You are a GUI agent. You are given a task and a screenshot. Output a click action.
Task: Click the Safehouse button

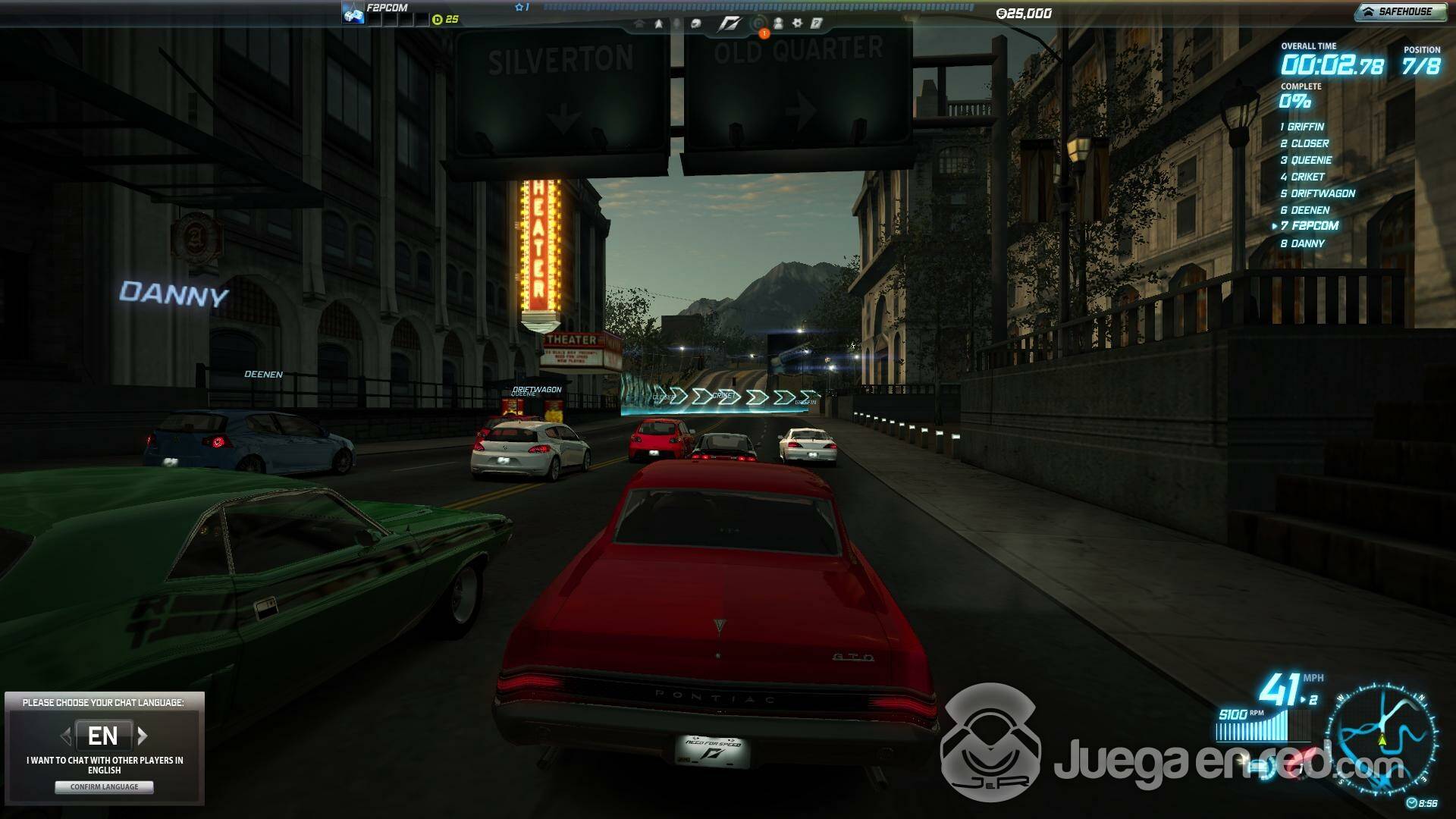(x=1398, y=12)
